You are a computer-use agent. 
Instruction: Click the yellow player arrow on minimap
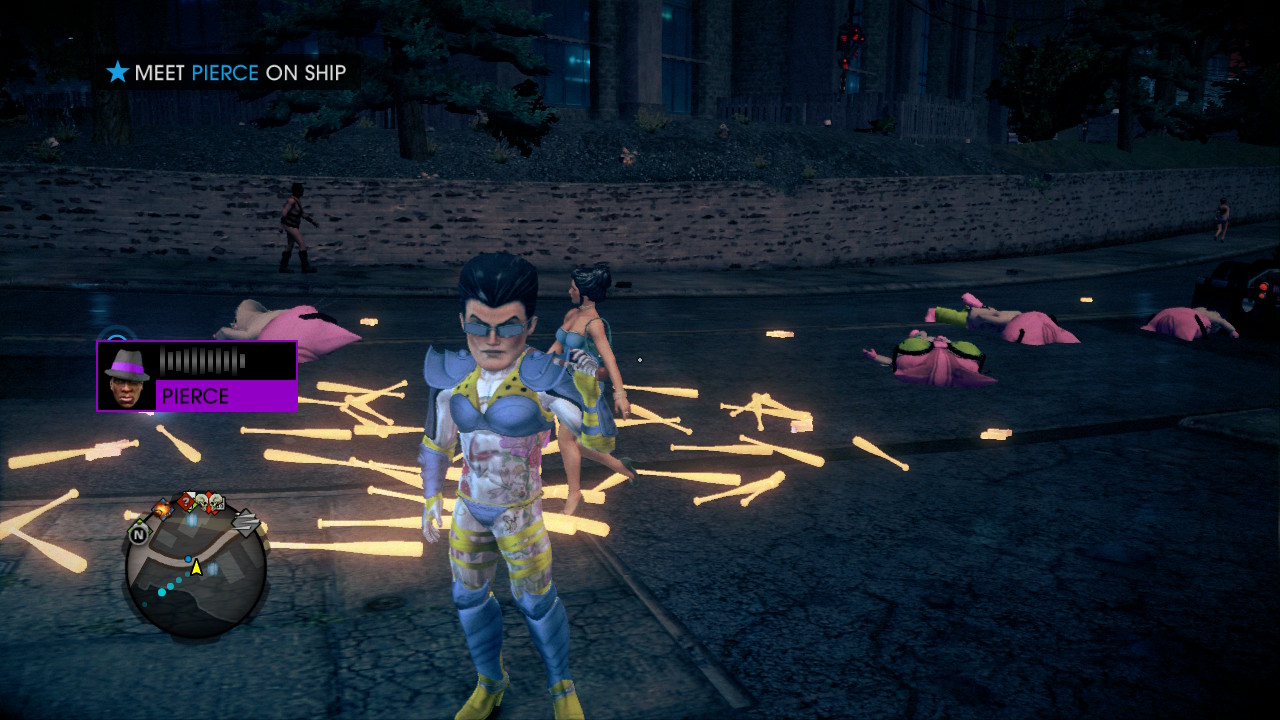coord(197,567)
